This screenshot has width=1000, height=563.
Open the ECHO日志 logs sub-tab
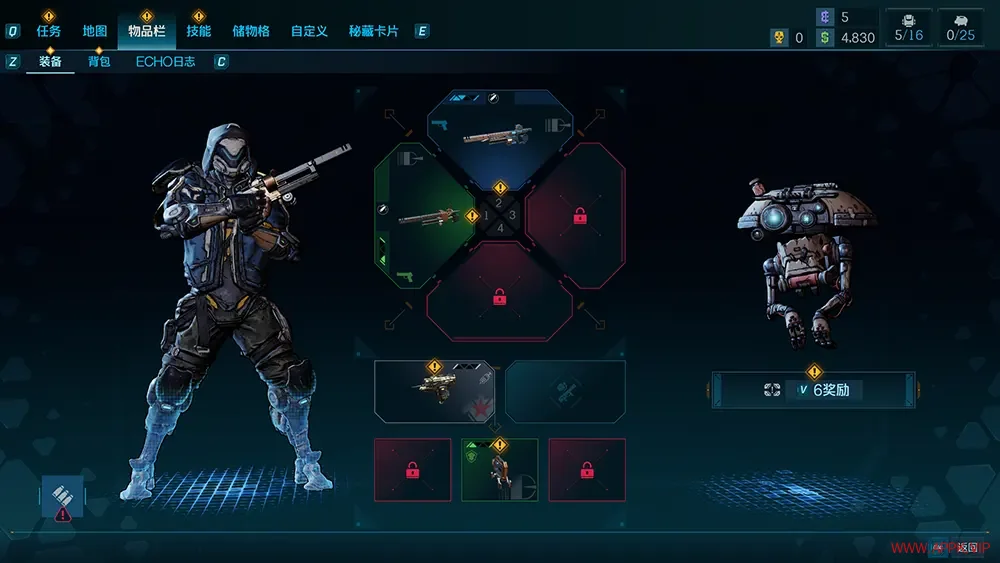pyautogui.click(x=166, y=62)
